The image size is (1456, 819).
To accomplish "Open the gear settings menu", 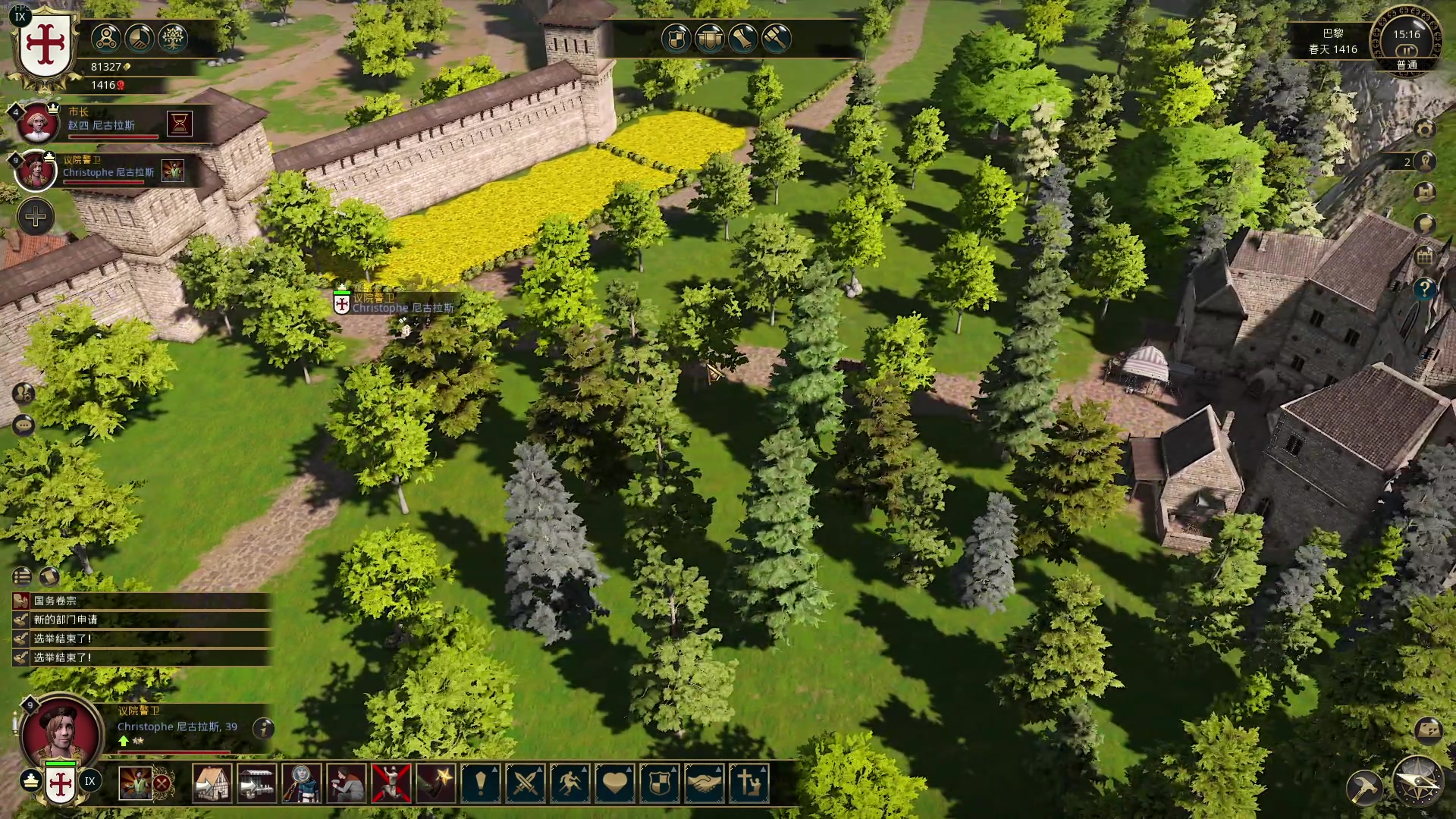I will [x=1425, y=129].
